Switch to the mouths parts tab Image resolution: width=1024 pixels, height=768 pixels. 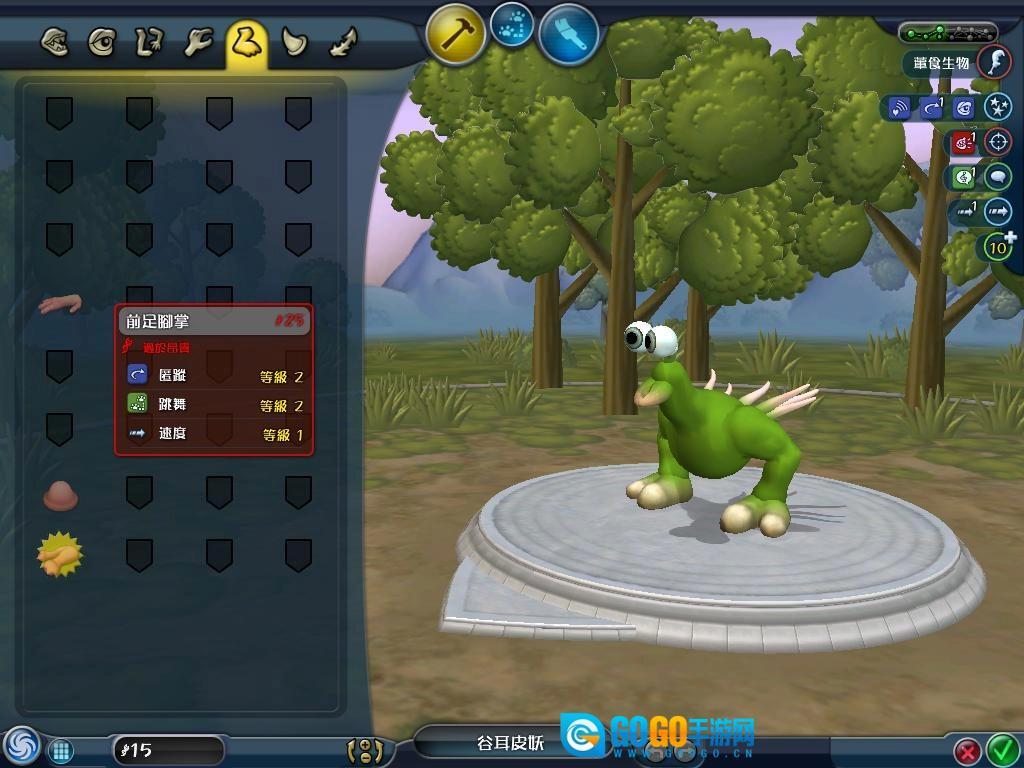click(x=54, y=43)
